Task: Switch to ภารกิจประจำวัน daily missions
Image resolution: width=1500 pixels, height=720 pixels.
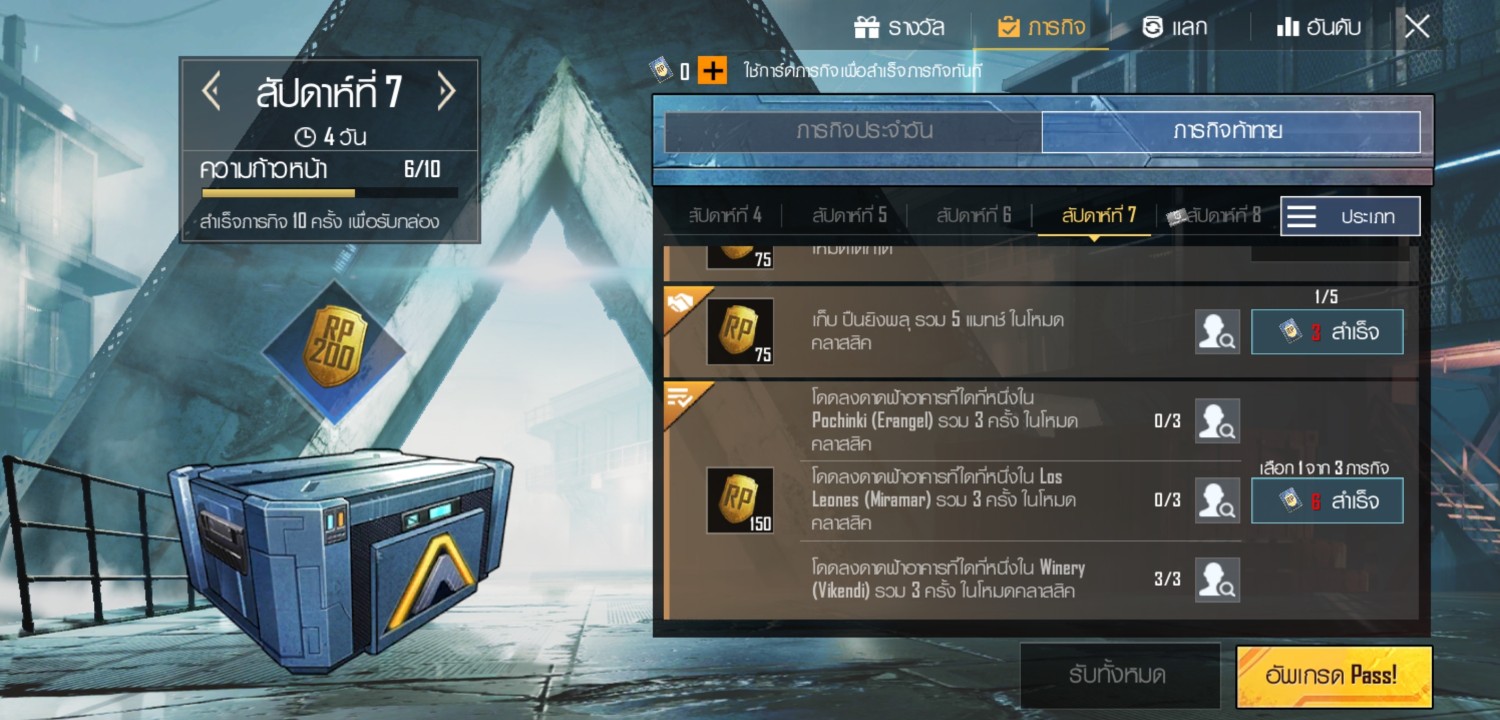Action: pyautogui.click(x=852, y=132)
